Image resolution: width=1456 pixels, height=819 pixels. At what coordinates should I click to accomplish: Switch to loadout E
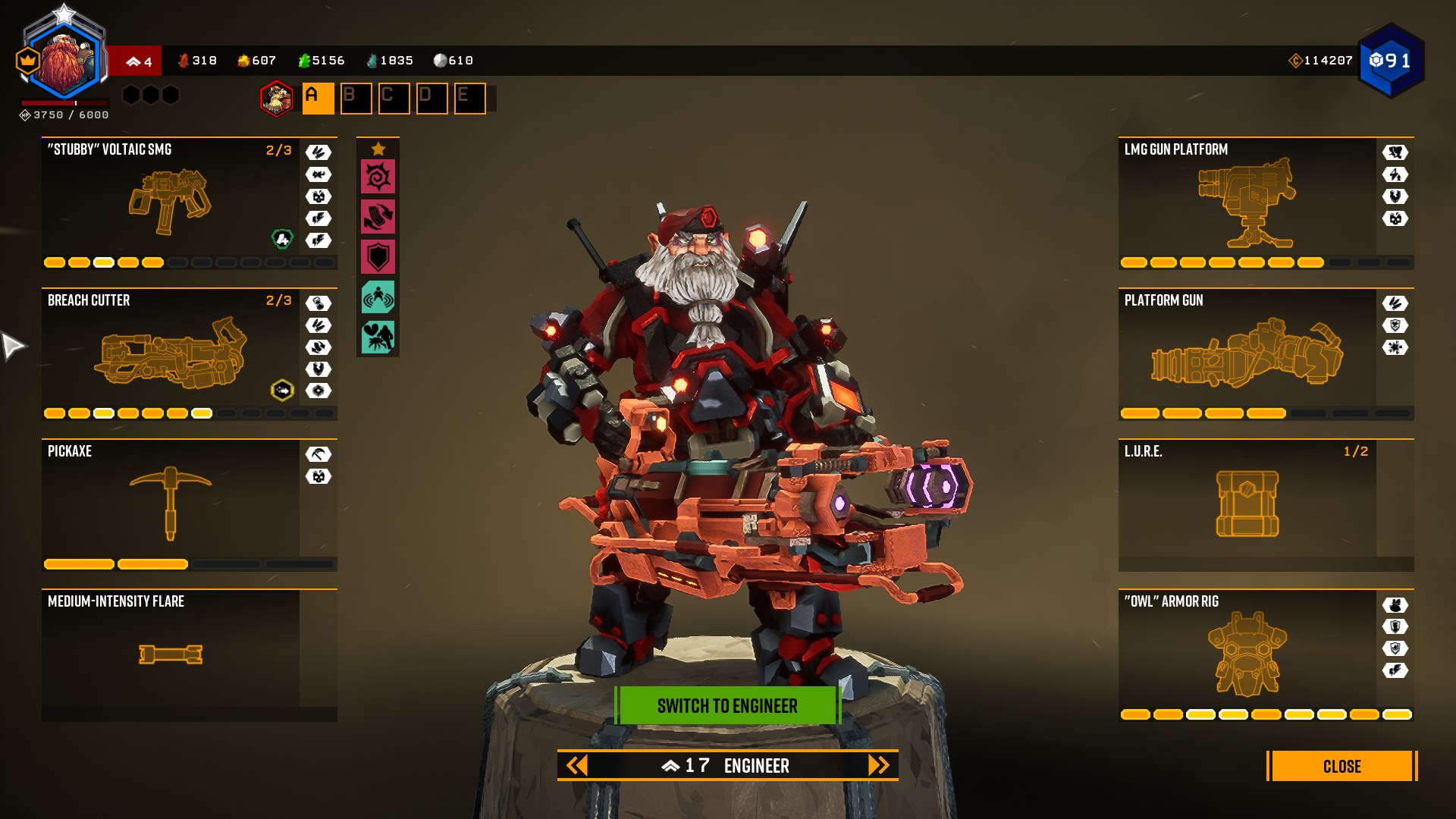coord(469,99)
